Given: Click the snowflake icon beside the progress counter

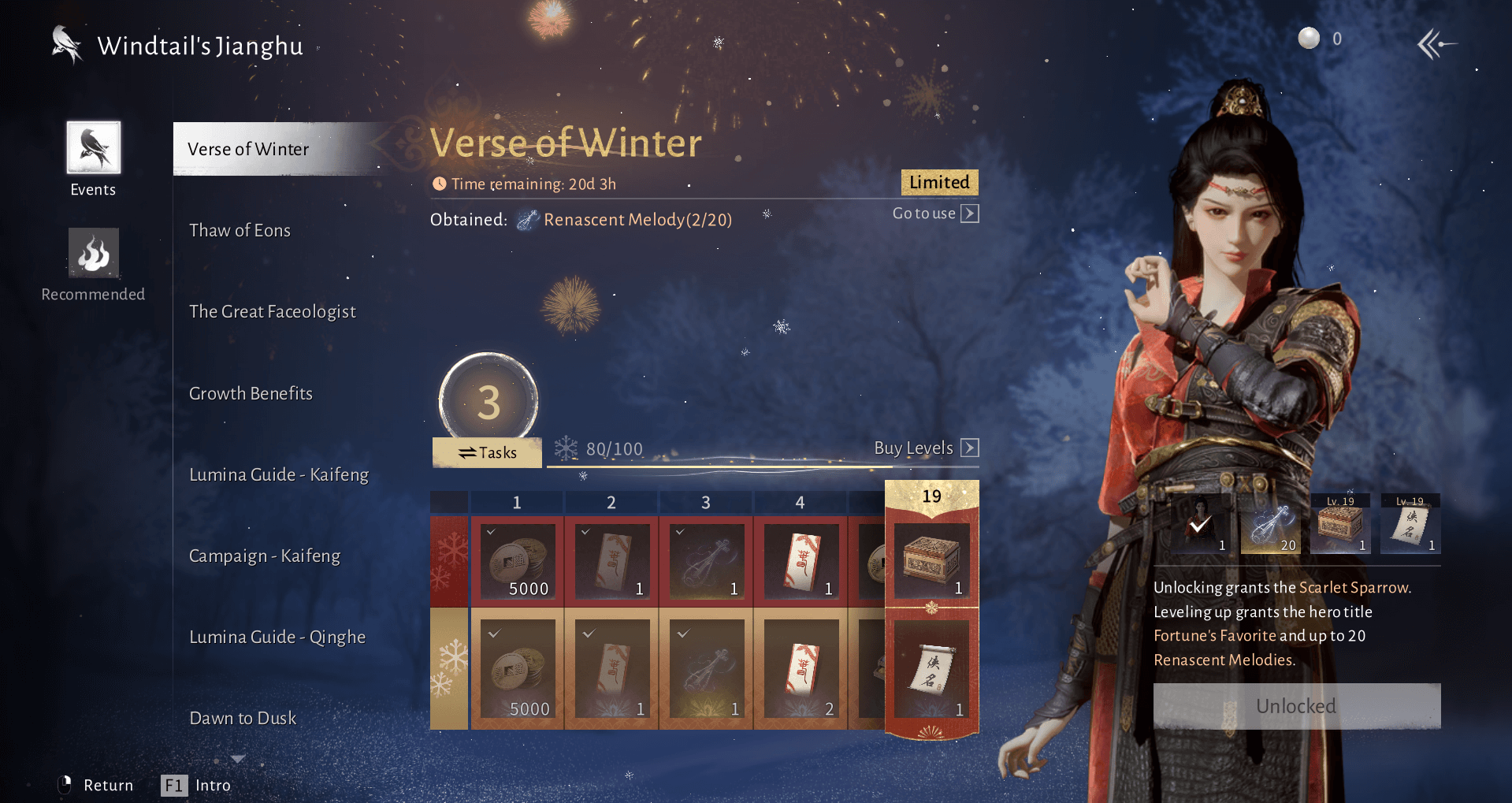Looking at the screenshot, I should pyautogui.click(x=566, y=448).
